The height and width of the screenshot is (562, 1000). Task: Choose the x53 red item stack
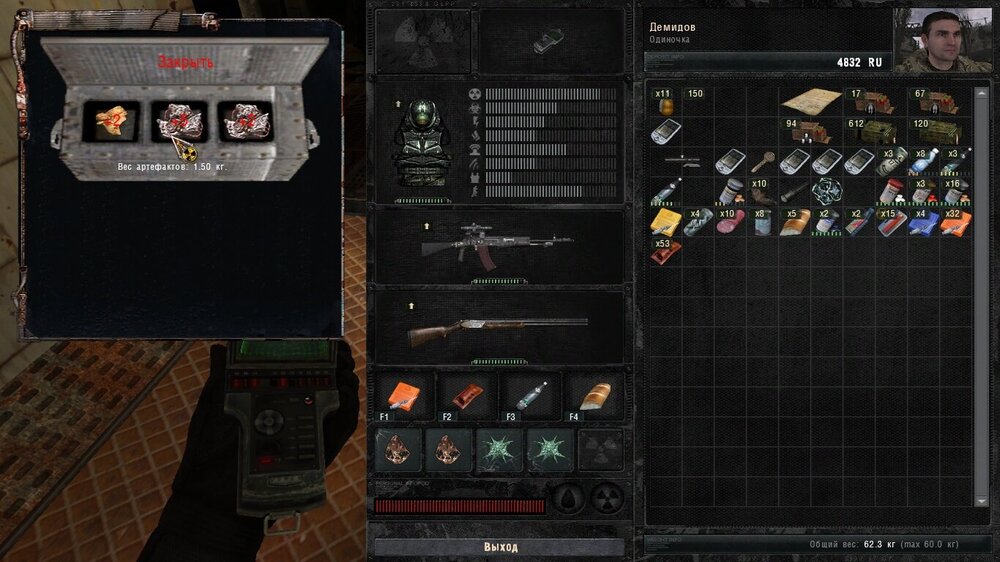pyautogui.click(x=663, y=251)
